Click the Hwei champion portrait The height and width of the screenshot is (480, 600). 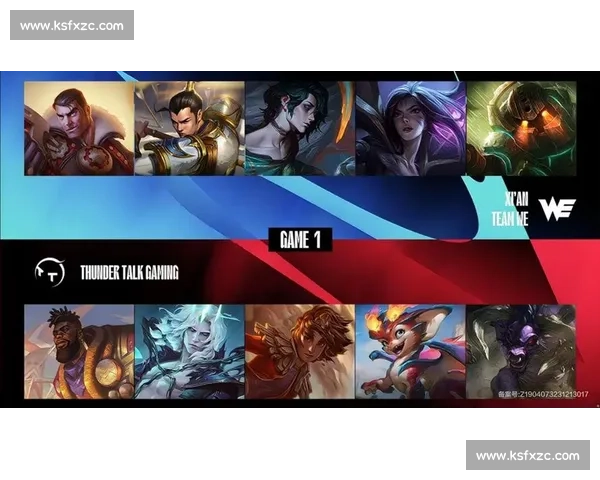(299, 128)
